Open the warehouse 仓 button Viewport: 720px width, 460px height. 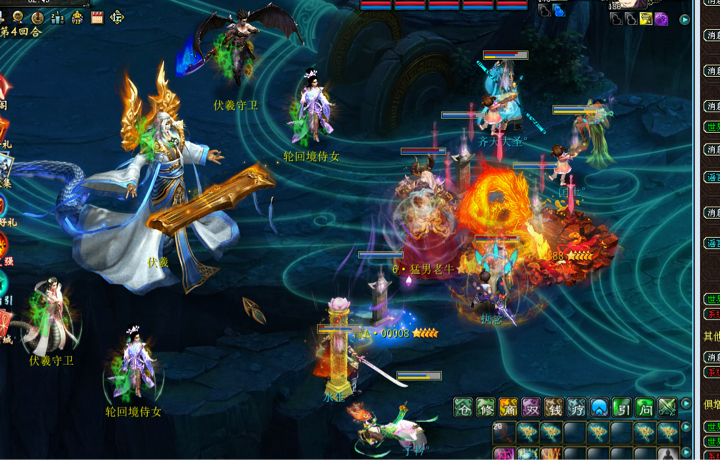463,407
